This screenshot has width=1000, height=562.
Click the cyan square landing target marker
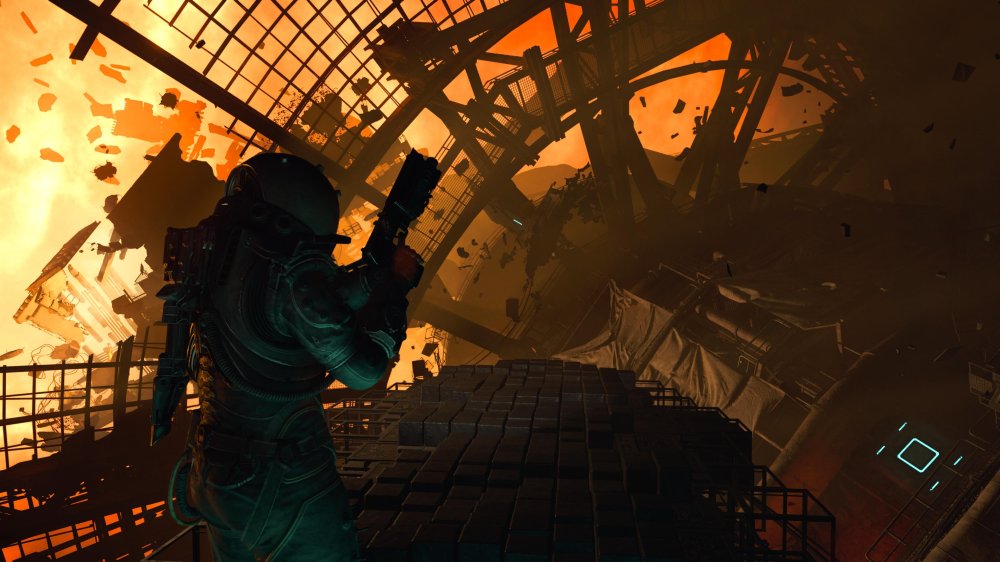tap(918, 455)
